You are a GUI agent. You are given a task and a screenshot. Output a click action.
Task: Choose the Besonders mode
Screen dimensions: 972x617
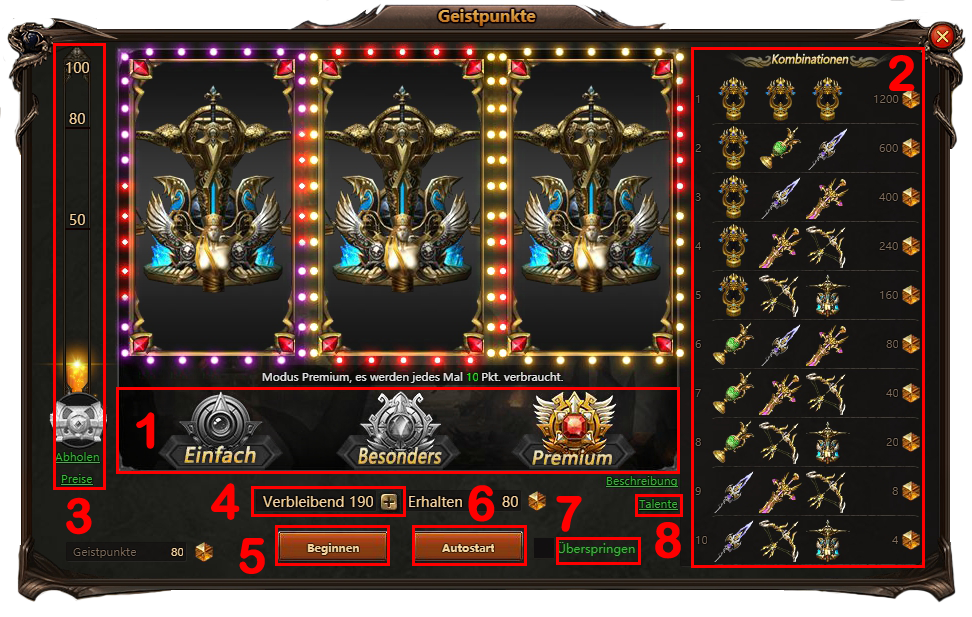400,430
